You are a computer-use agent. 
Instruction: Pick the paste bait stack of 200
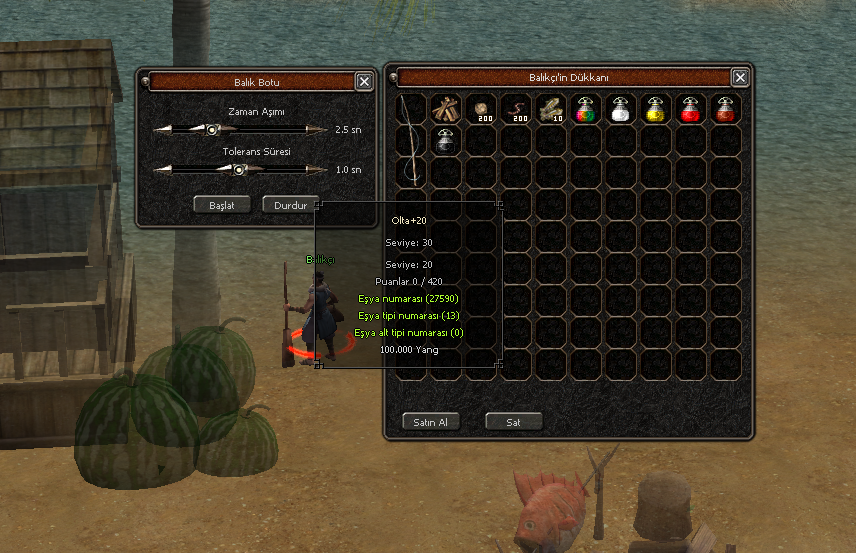pos(480,108)
